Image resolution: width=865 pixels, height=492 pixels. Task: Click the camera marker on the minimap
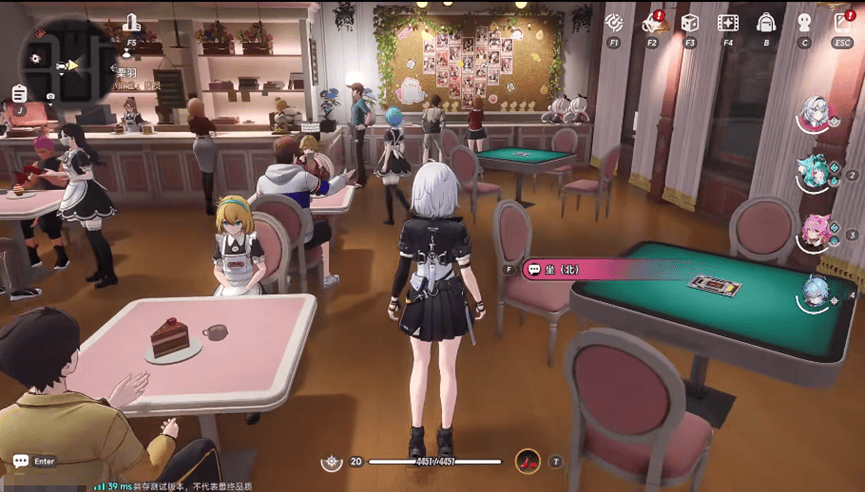(x=50, y=96)
